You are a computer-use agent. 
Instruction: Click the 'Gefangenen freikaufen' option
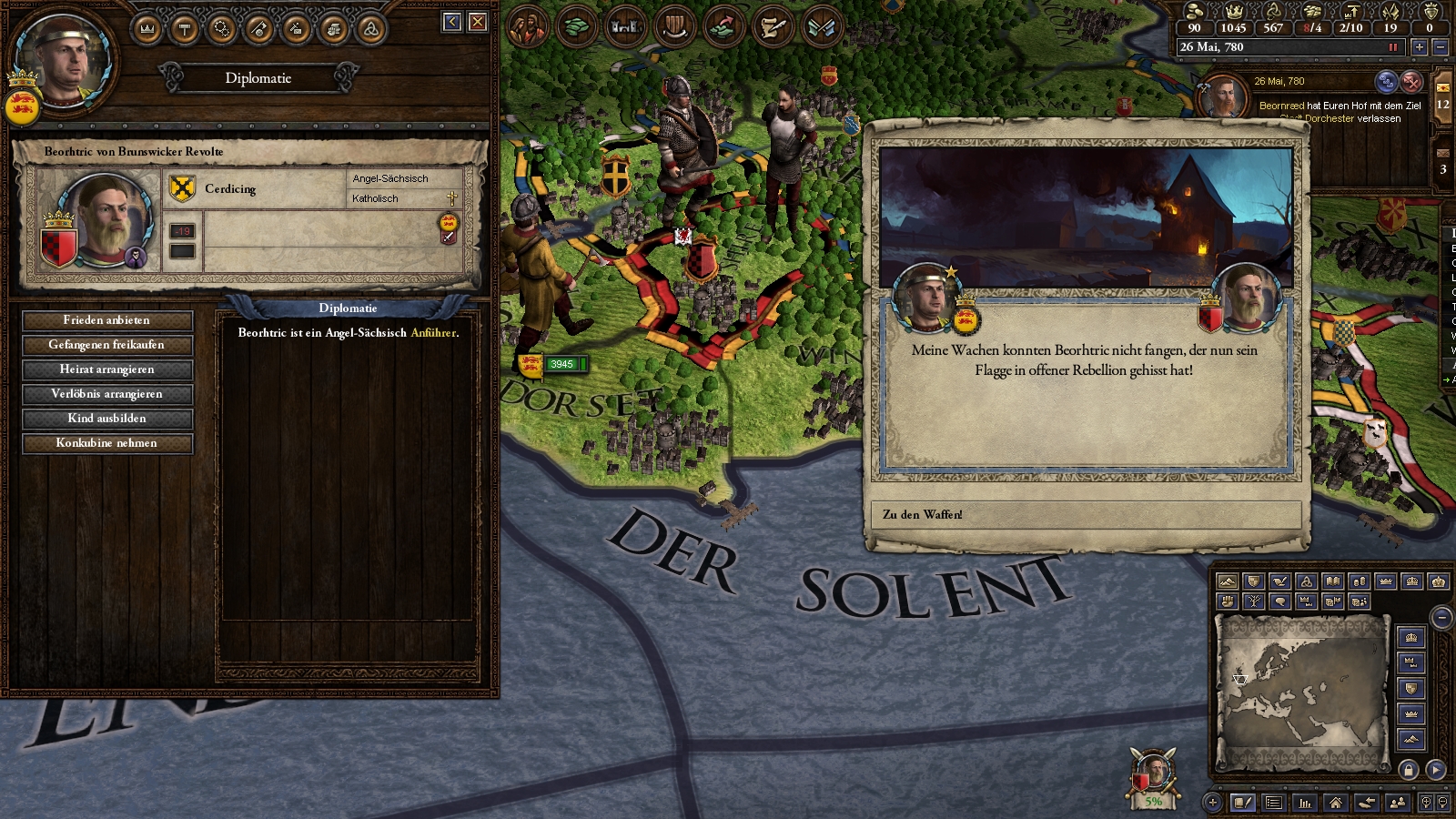point(106,345)
